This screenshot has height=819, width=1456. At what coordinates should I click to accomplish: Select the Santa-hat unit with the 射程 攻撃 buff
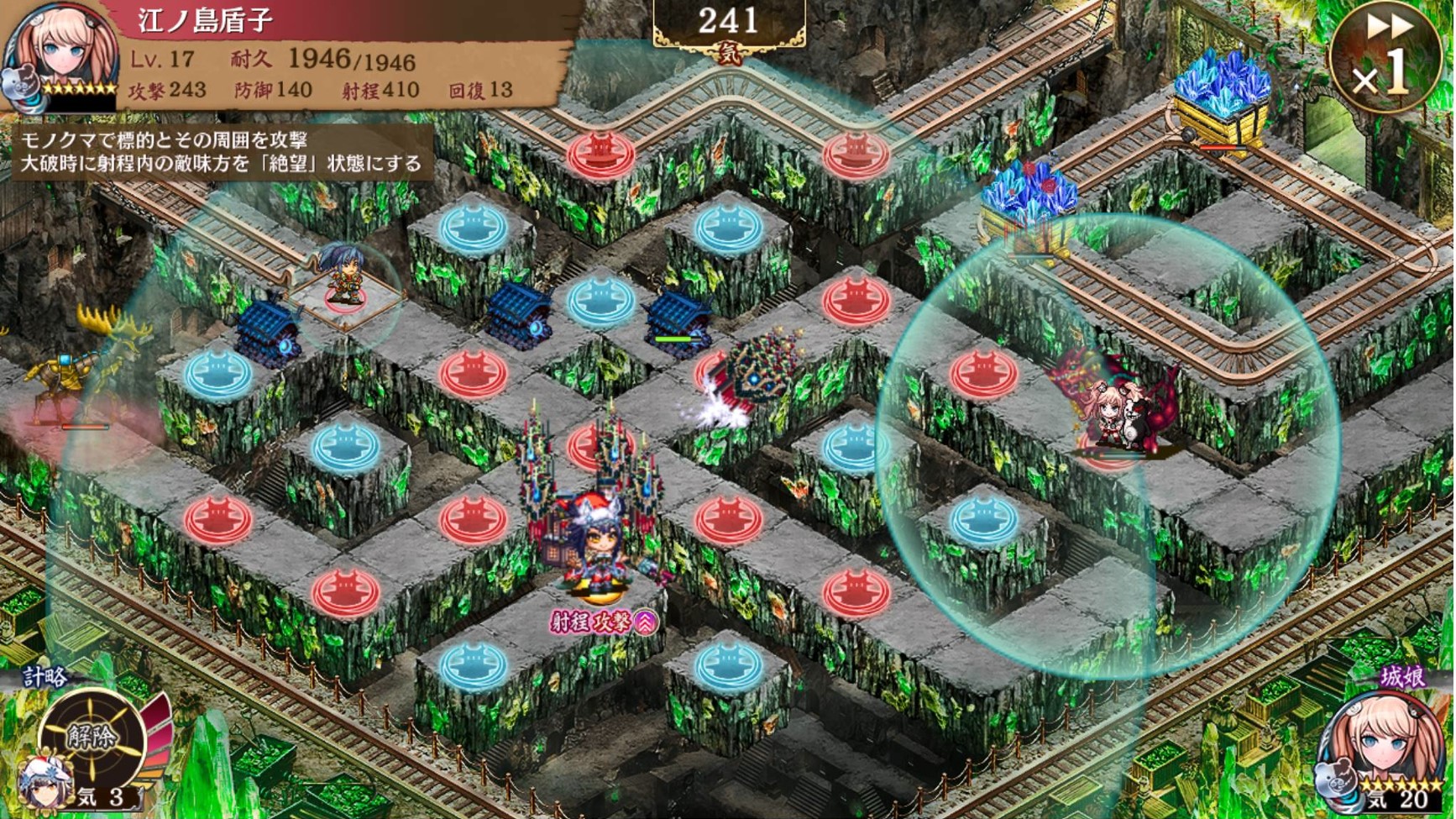pos(597,547)
